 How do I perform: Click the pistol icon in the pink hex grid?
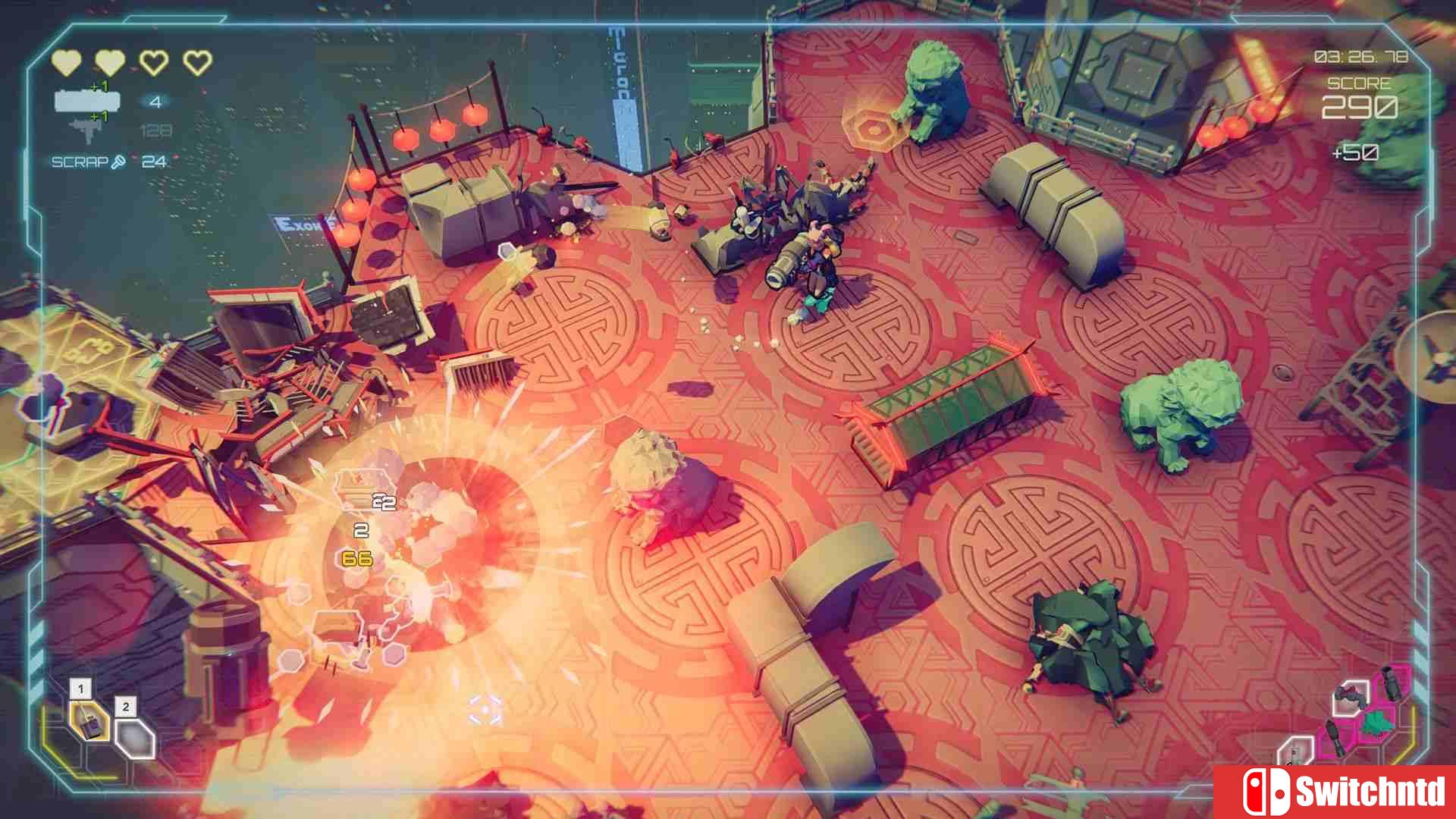click(1335, 738)
